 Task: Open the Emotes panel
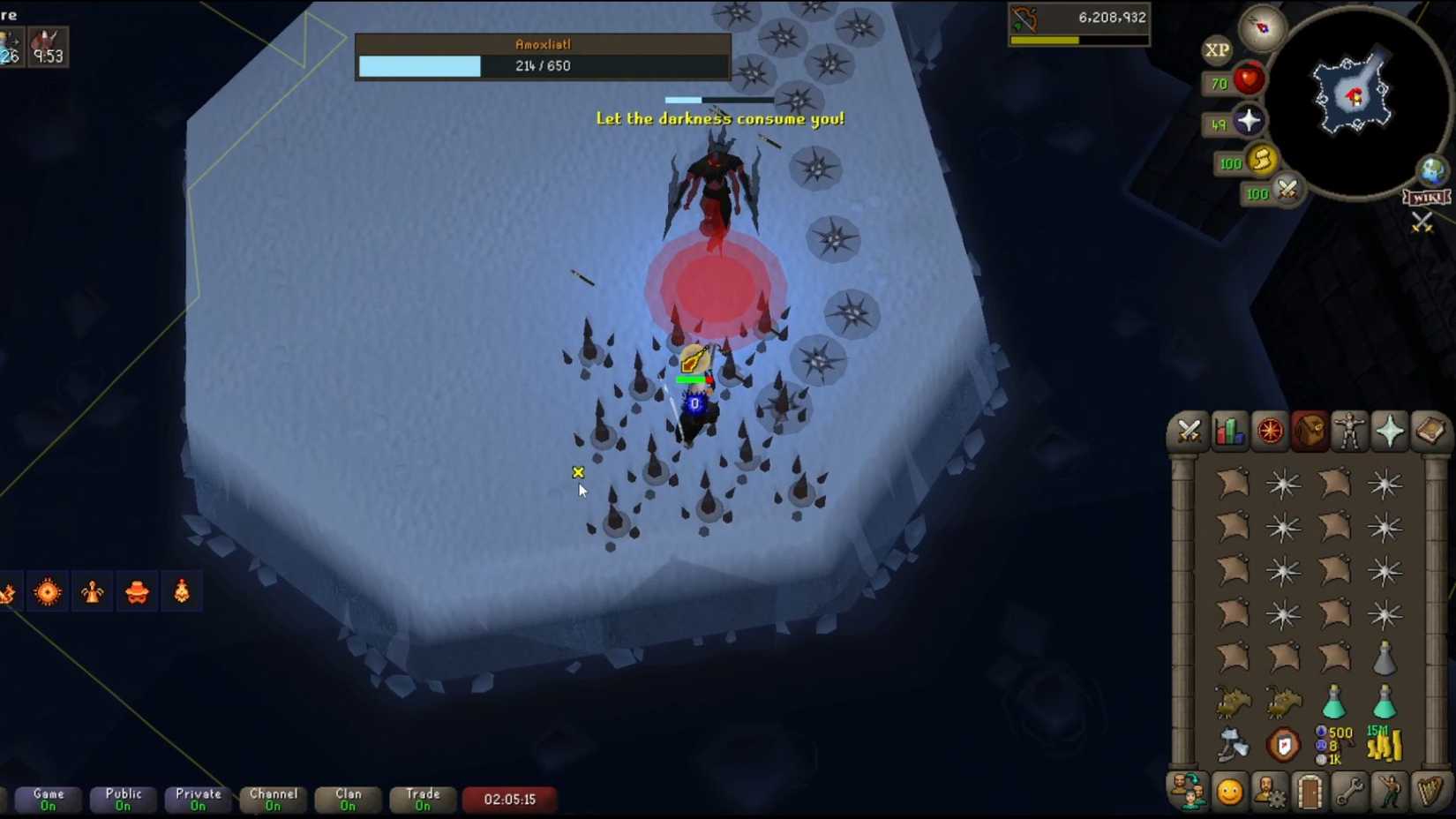(x=1390, y=793)
